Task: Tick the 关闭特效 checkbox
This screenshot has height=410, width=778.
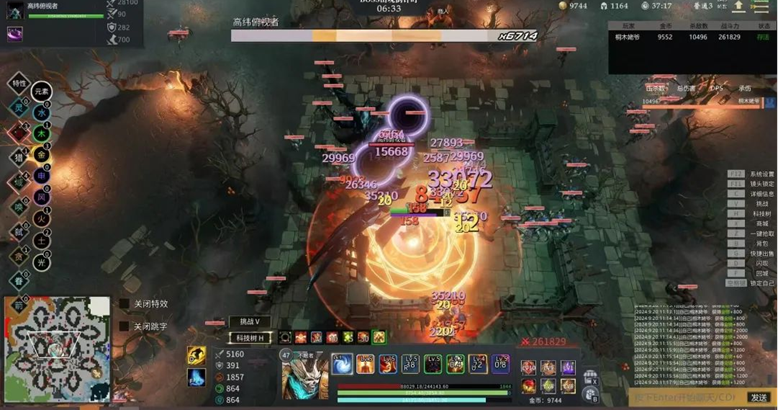Action: click(x=125, y=304)
